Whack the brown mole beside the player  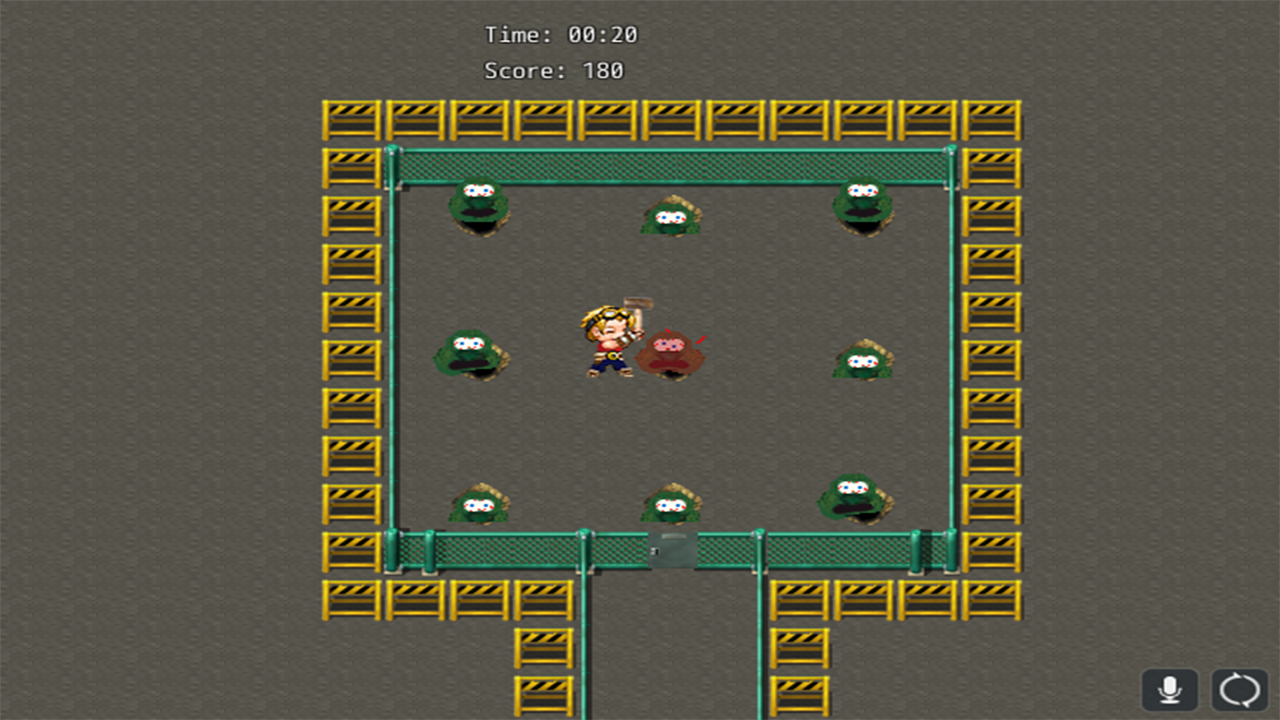pyautogui.click(x=672, y=350)
